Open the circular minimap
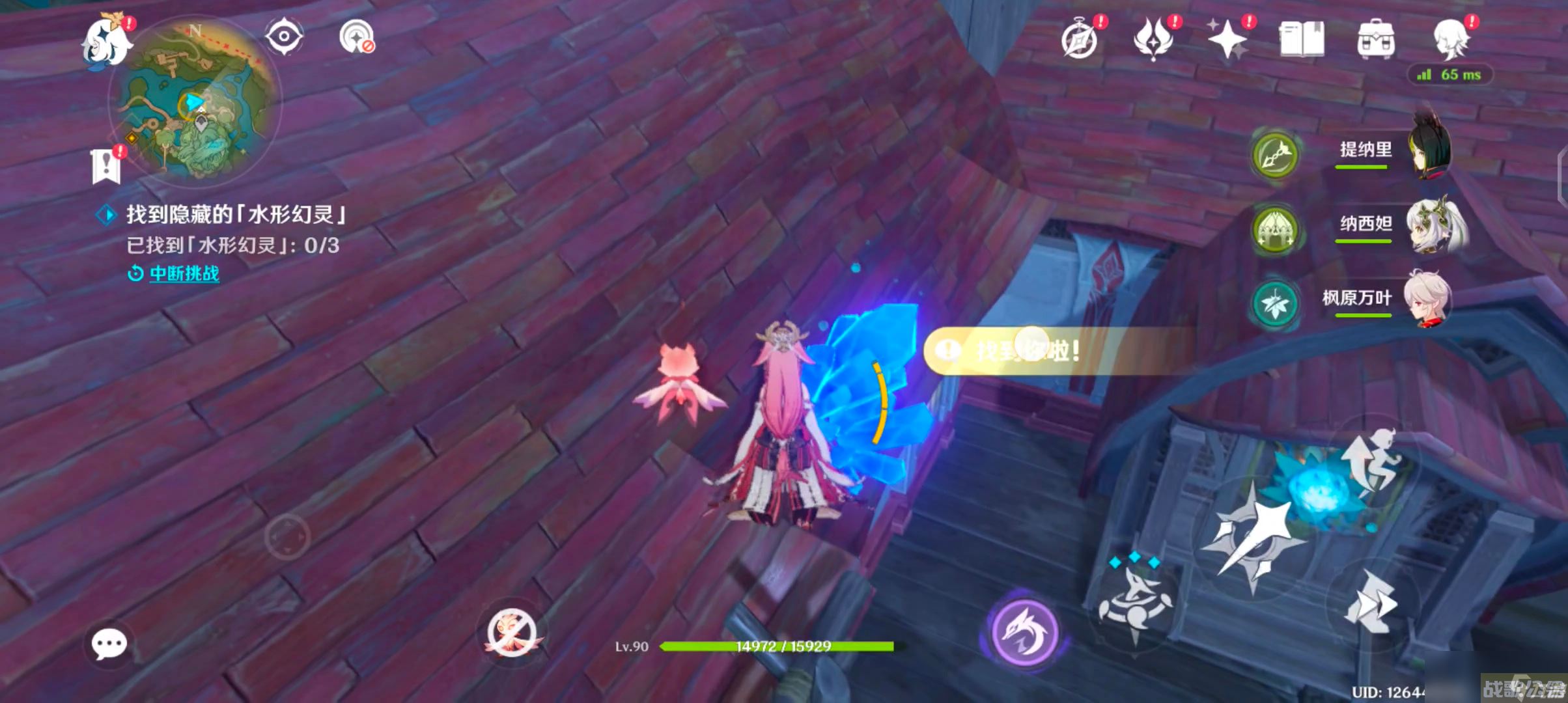Image resolution: width=1568 pixels, height=703 pixels. (x=195, y=102)
